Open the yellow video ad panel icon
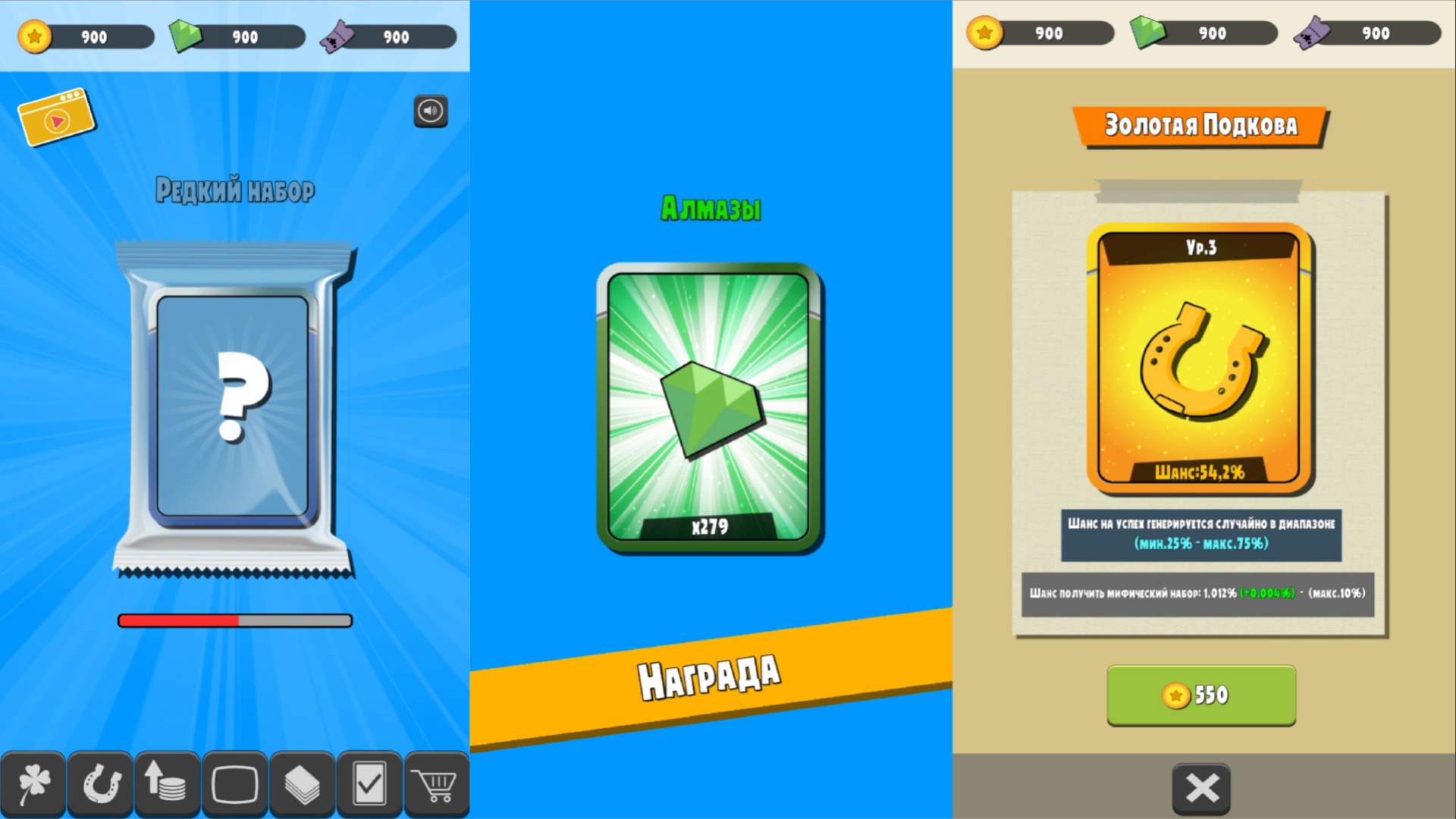This screenshot has height=819, width=1456. (56, 118)
